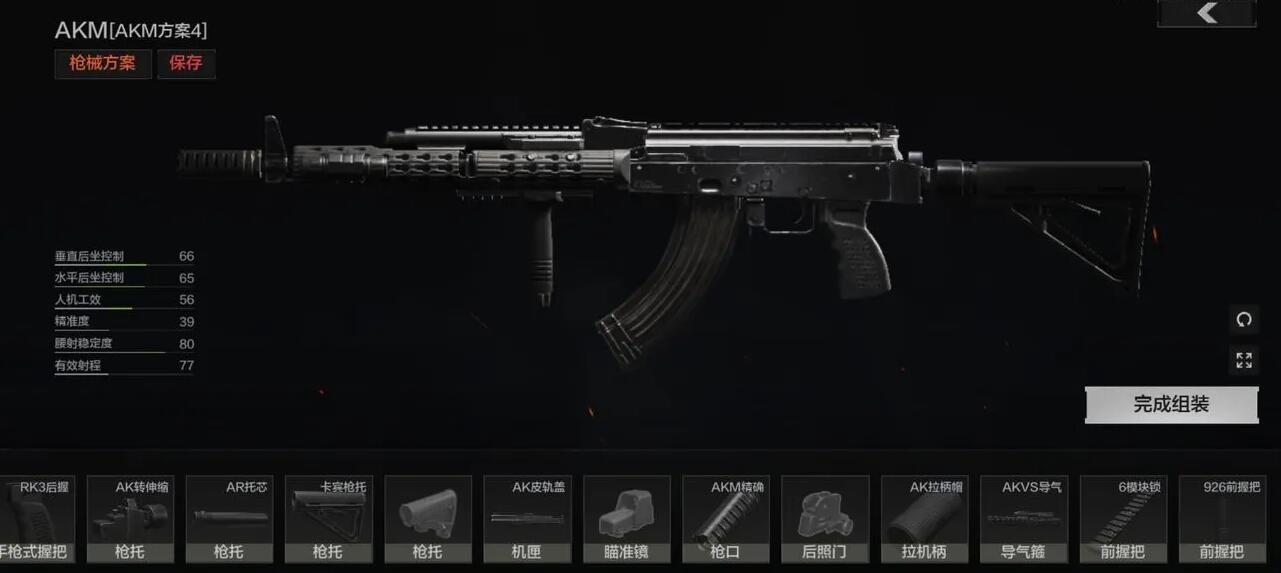Pick the 卡宾枪托 carbine stock slot

click(328, 518)
